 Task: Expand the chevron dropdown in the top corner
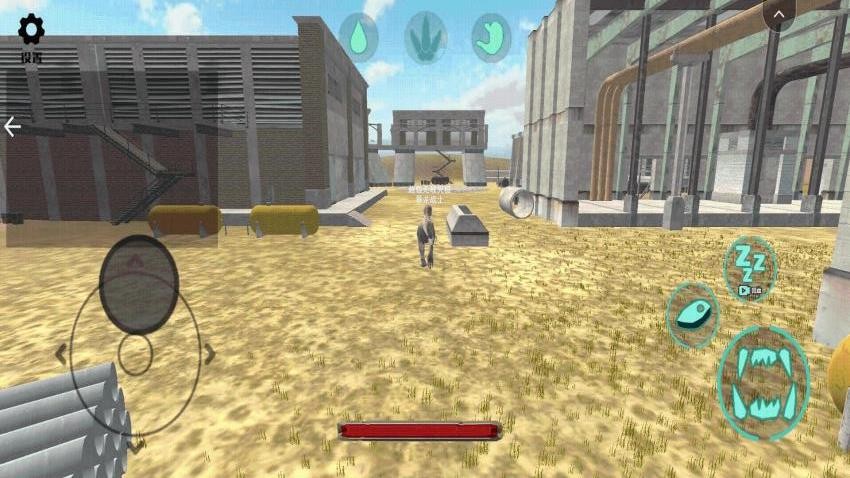779,14
